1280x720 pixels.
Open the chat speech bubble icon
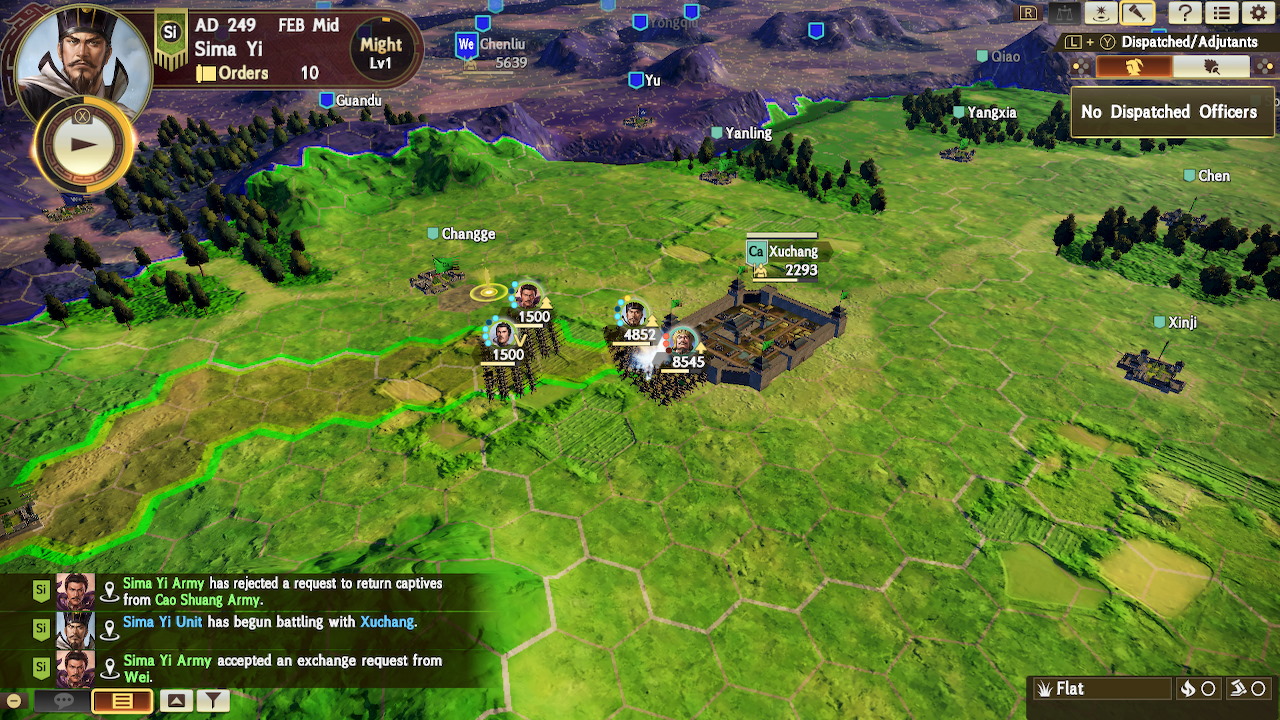[63, 700]
